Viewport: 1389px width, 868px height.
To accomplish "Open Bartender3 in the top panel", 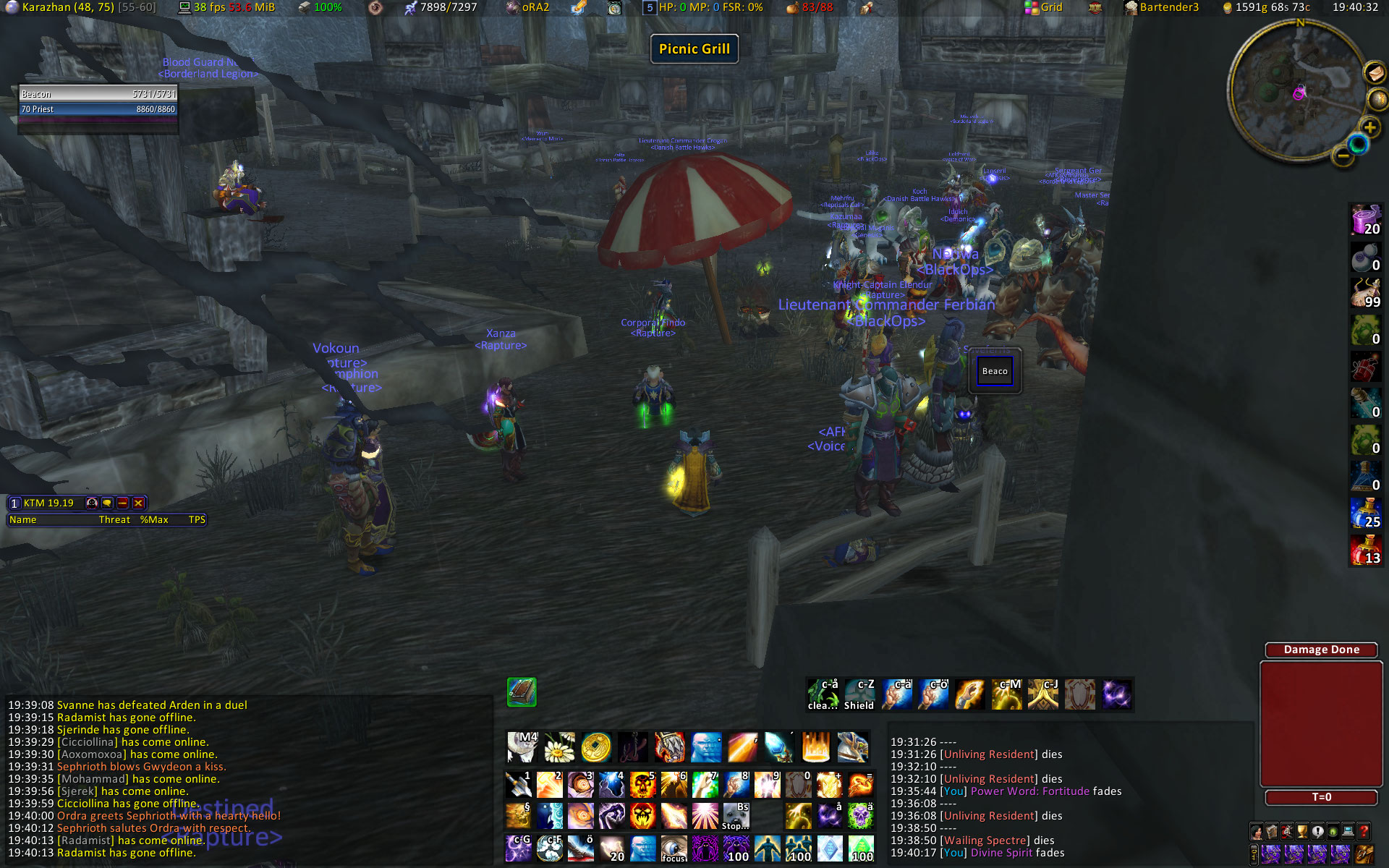I will 1161,7.
